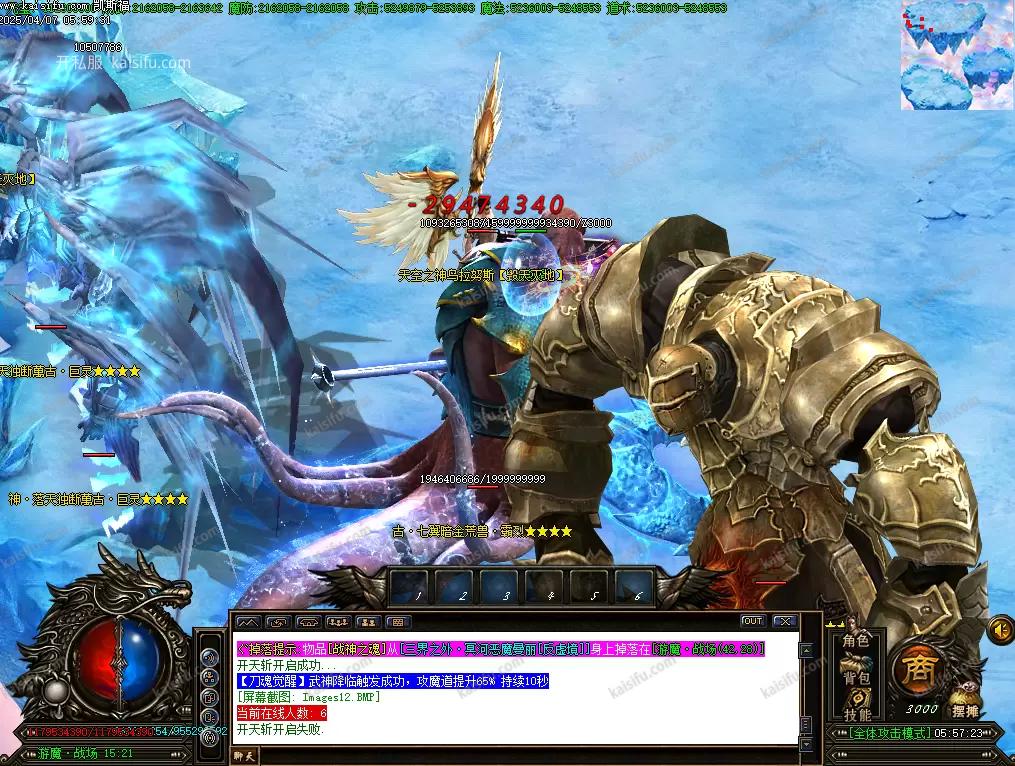Viewport: 1015px width, 766px height.
Task: Click the OUT button on chat bar
Action: 752,621
